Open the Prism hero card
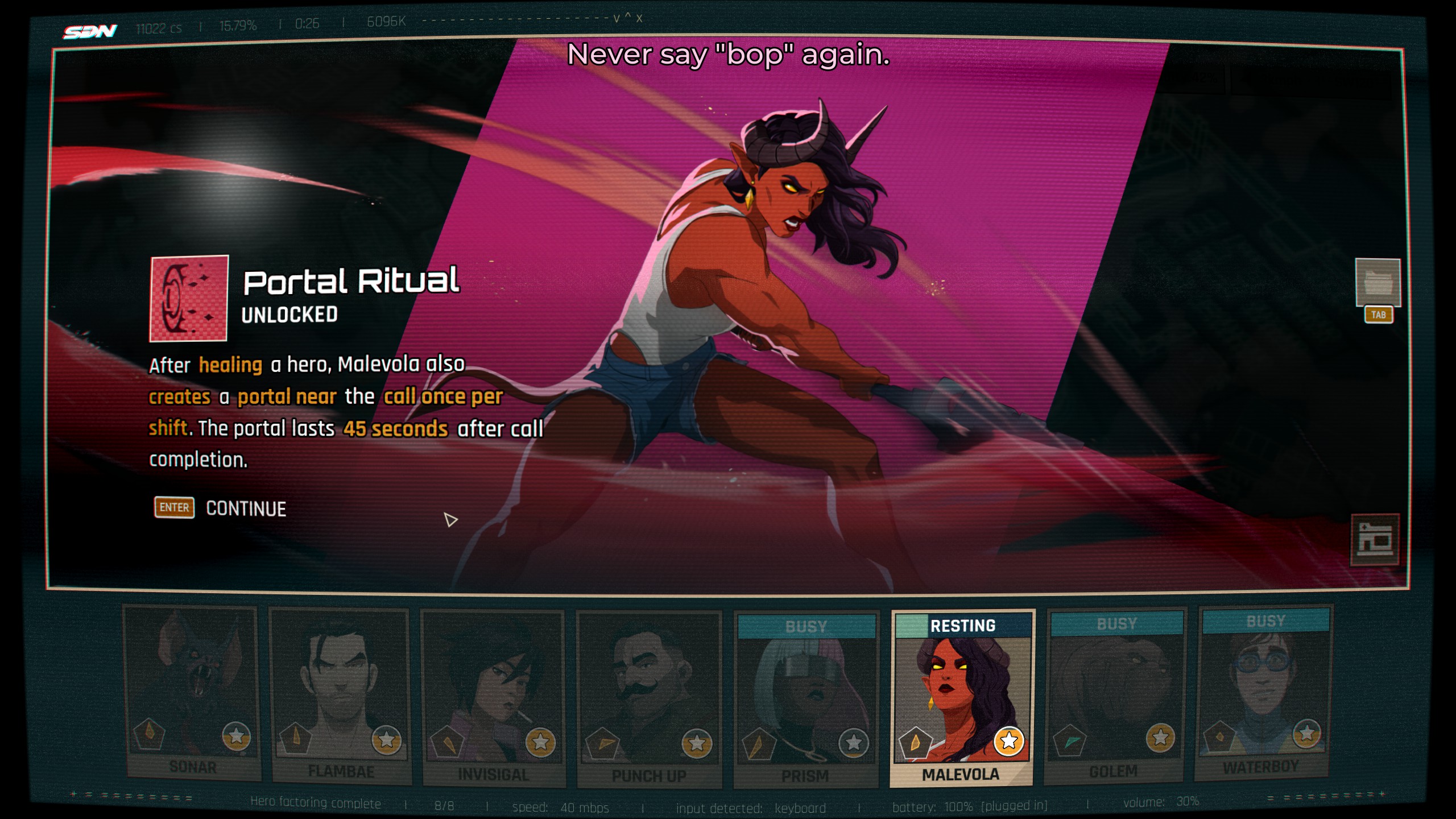Screen dimensions: 1456x819 pyautogui.click(x=805, y=700)
